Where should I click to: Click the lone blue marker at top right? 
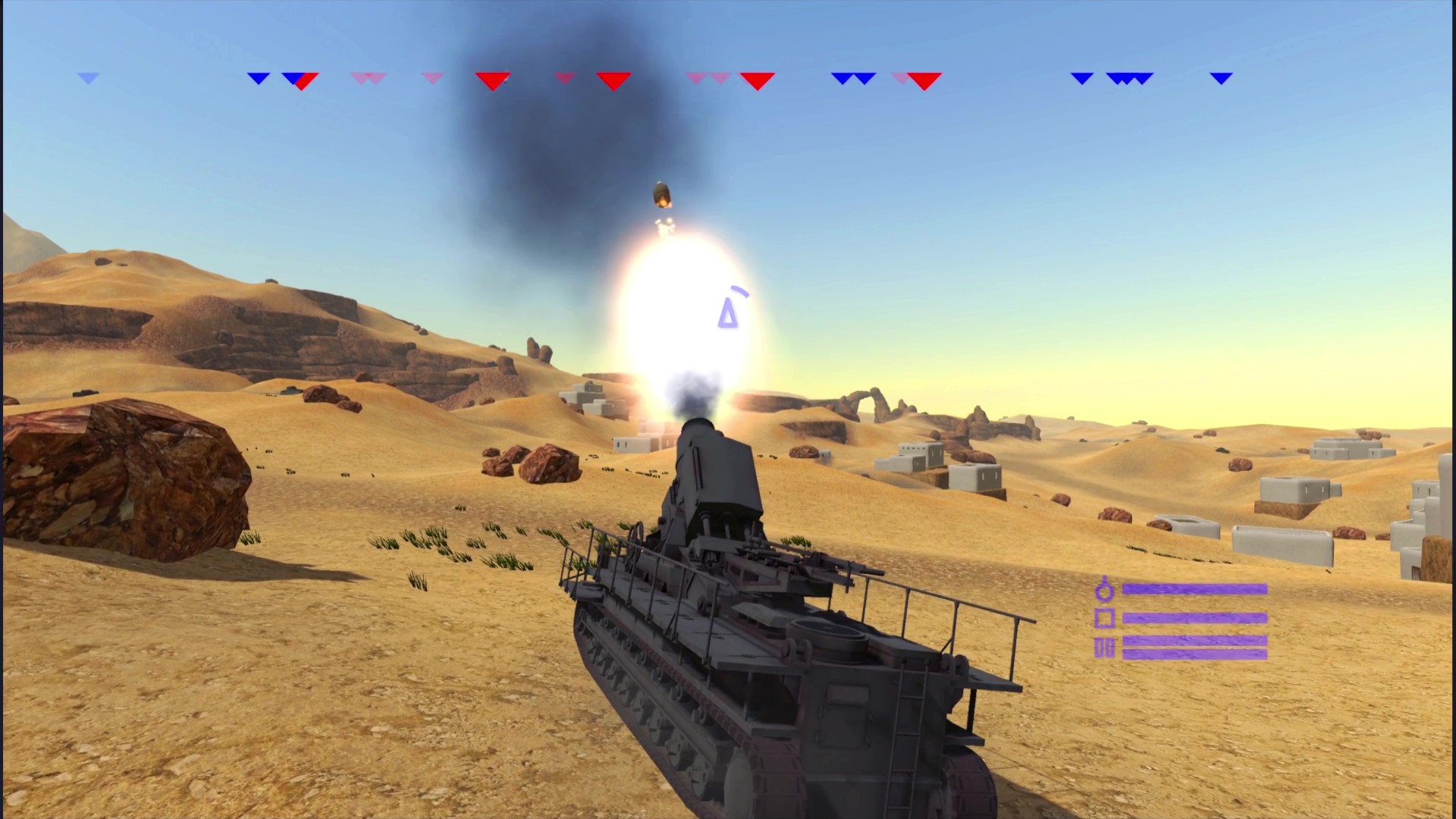click(x=1221, y=77)
